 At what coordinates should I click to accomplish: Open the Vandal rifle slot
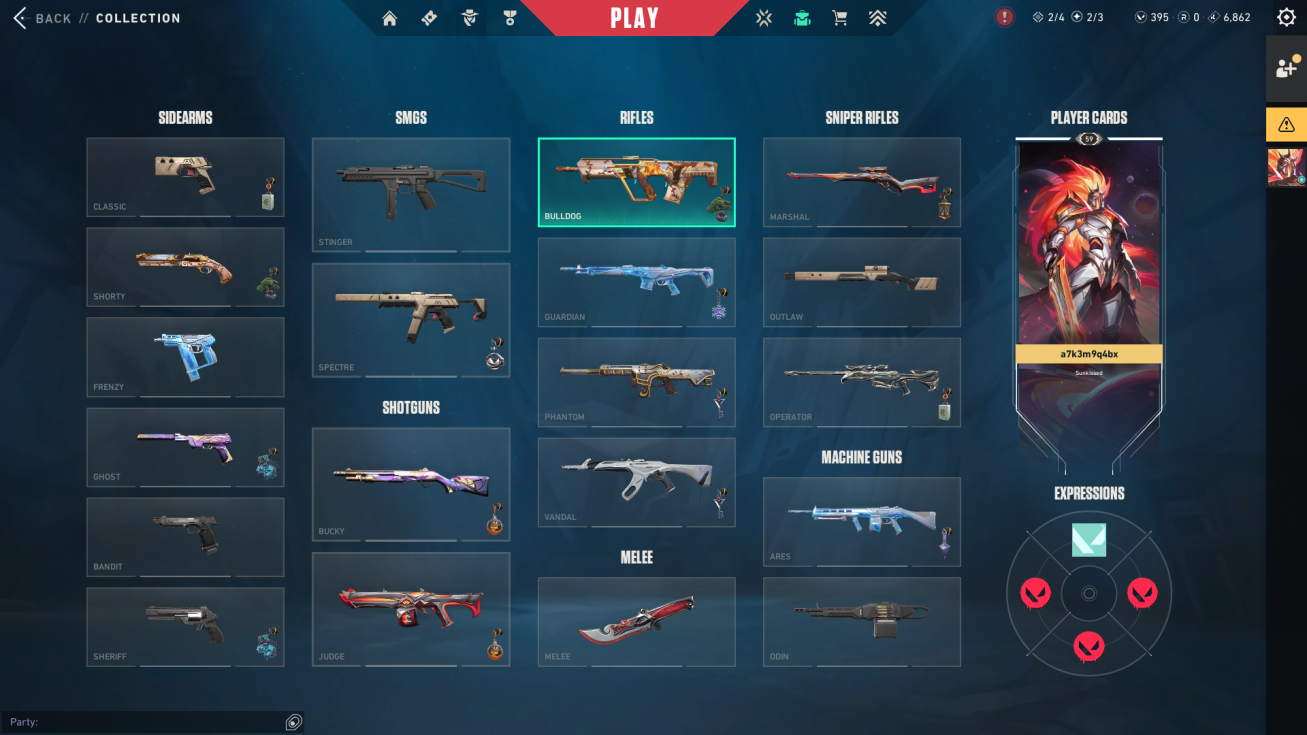click(x=636, y=483)
